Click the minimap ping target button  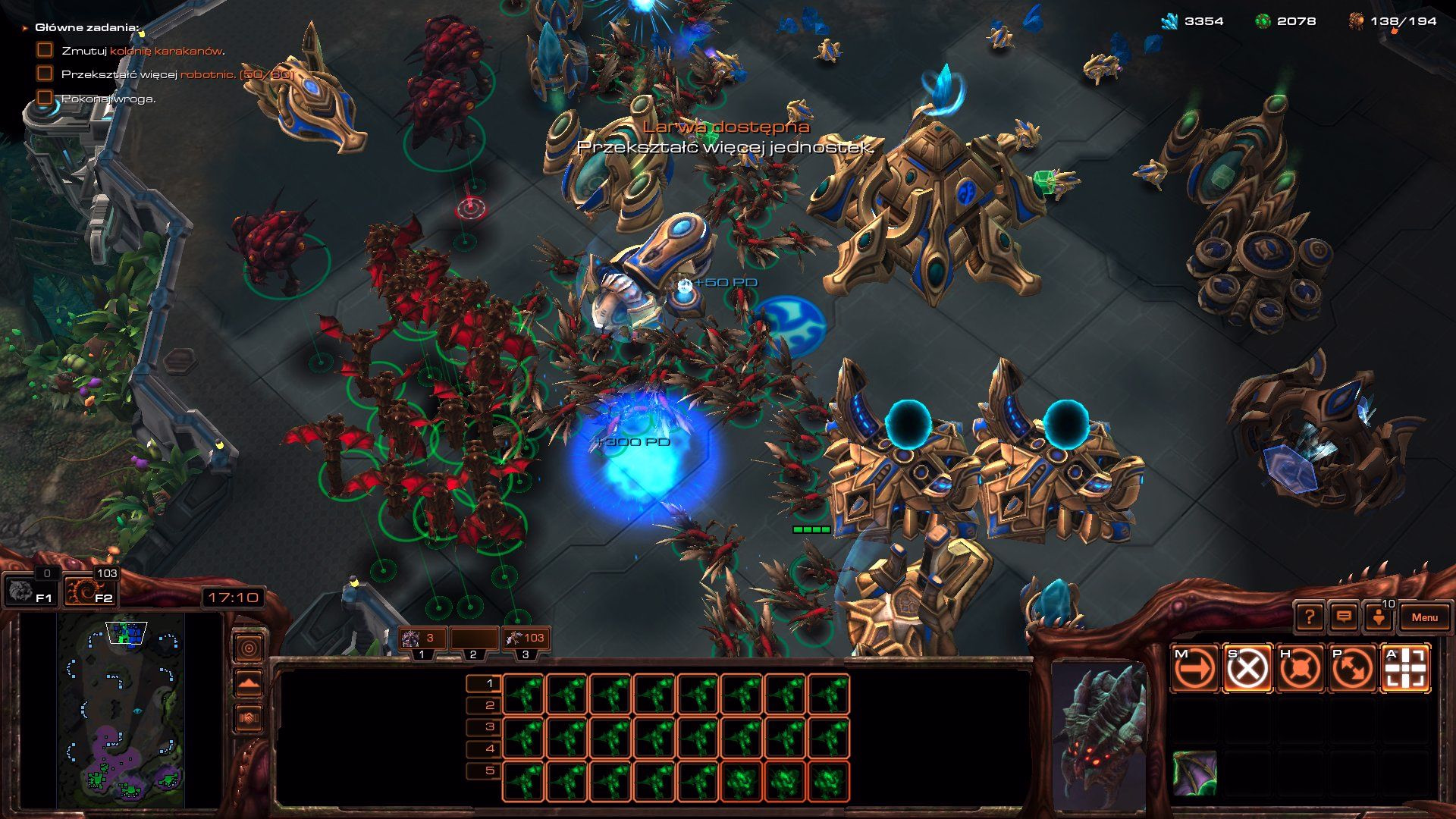pos(249,648)
